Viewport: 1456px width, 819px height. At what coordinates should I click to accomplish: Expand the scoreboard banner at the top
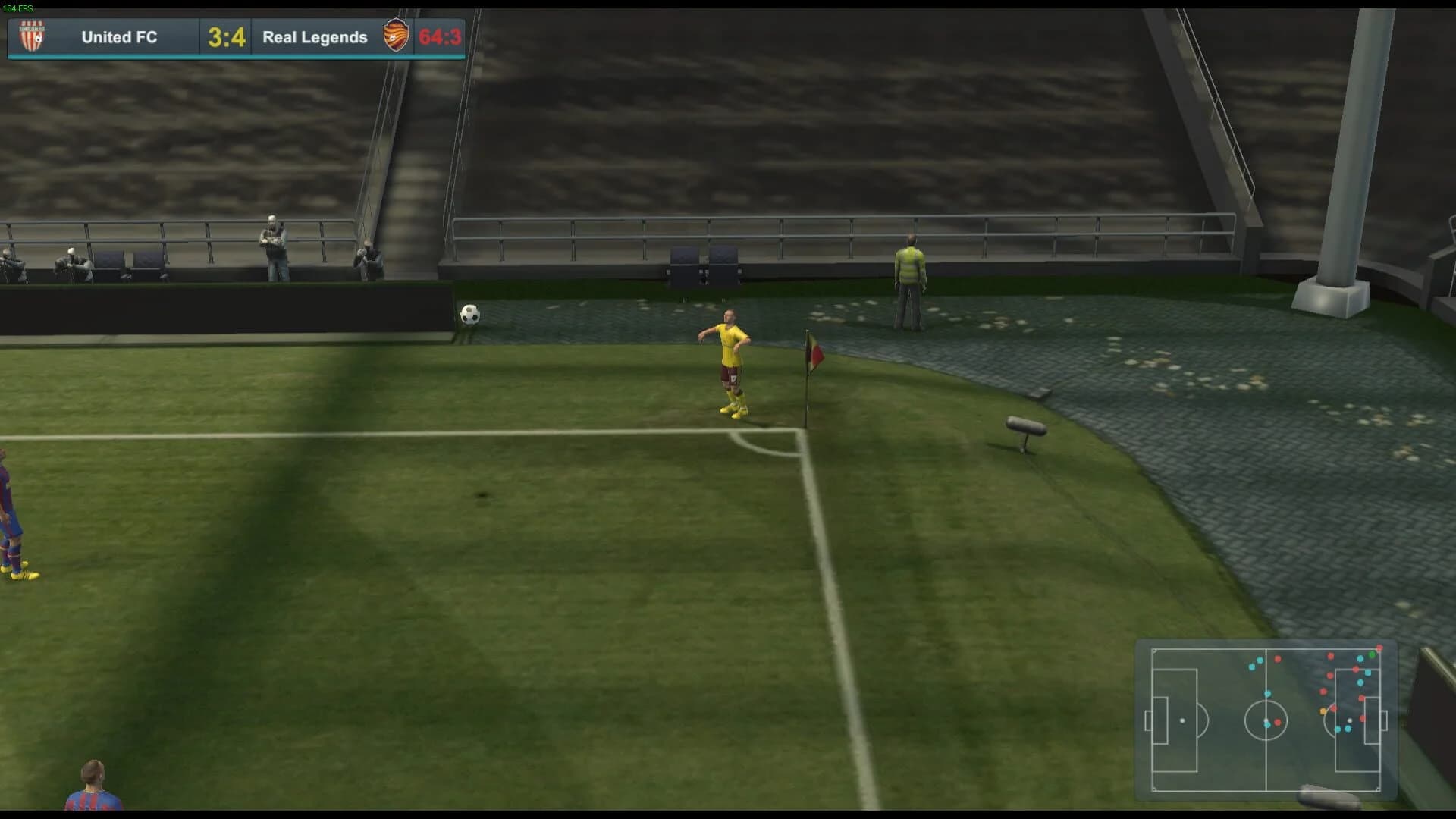237,37
